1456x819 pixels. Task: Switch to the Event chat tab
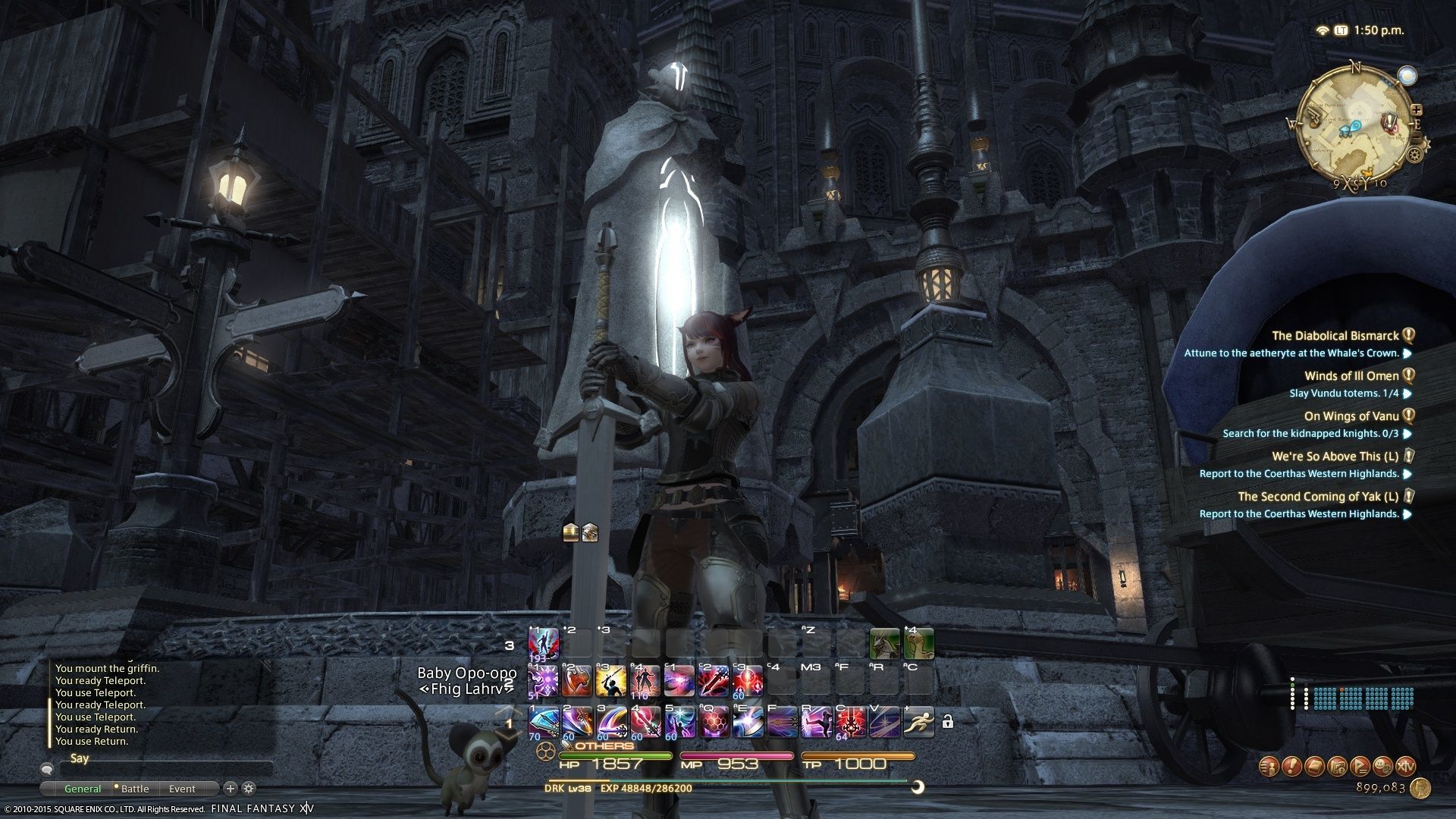click(182, 789)
